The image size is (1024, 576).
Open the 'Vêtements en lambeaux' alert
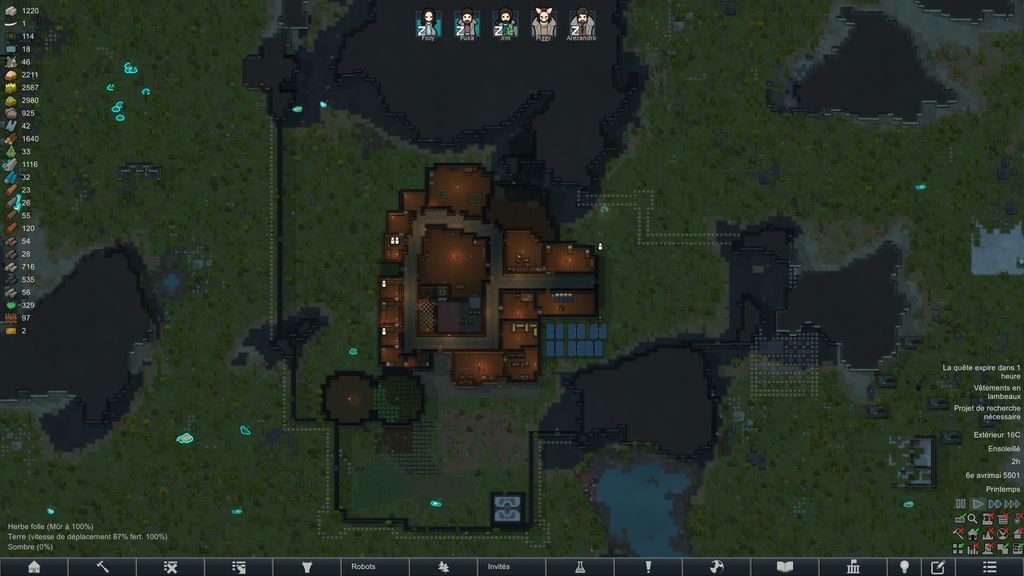996,392
